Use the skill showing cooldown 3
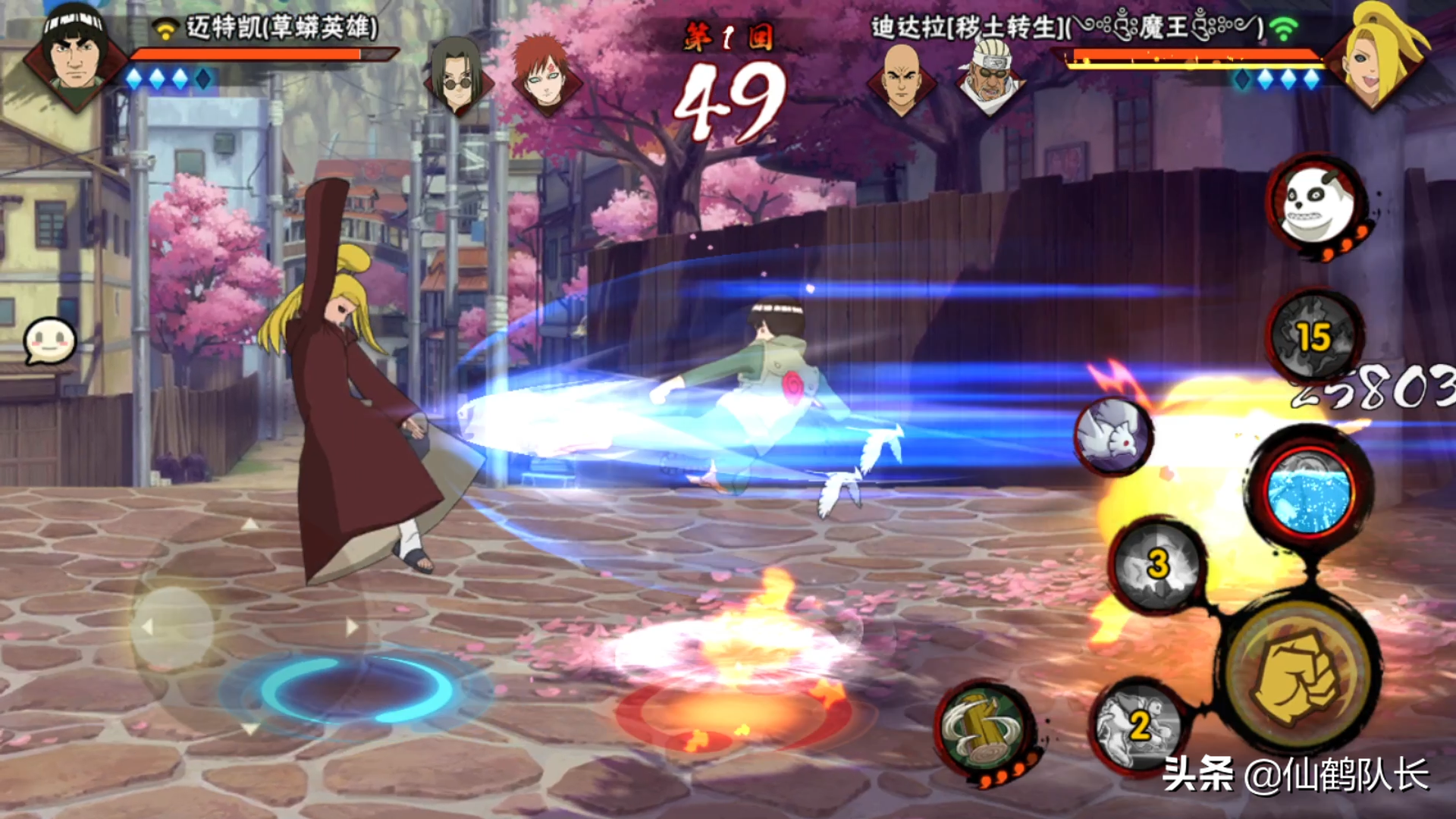This screenshot has height=819, width=1456. pos(1156,565)
